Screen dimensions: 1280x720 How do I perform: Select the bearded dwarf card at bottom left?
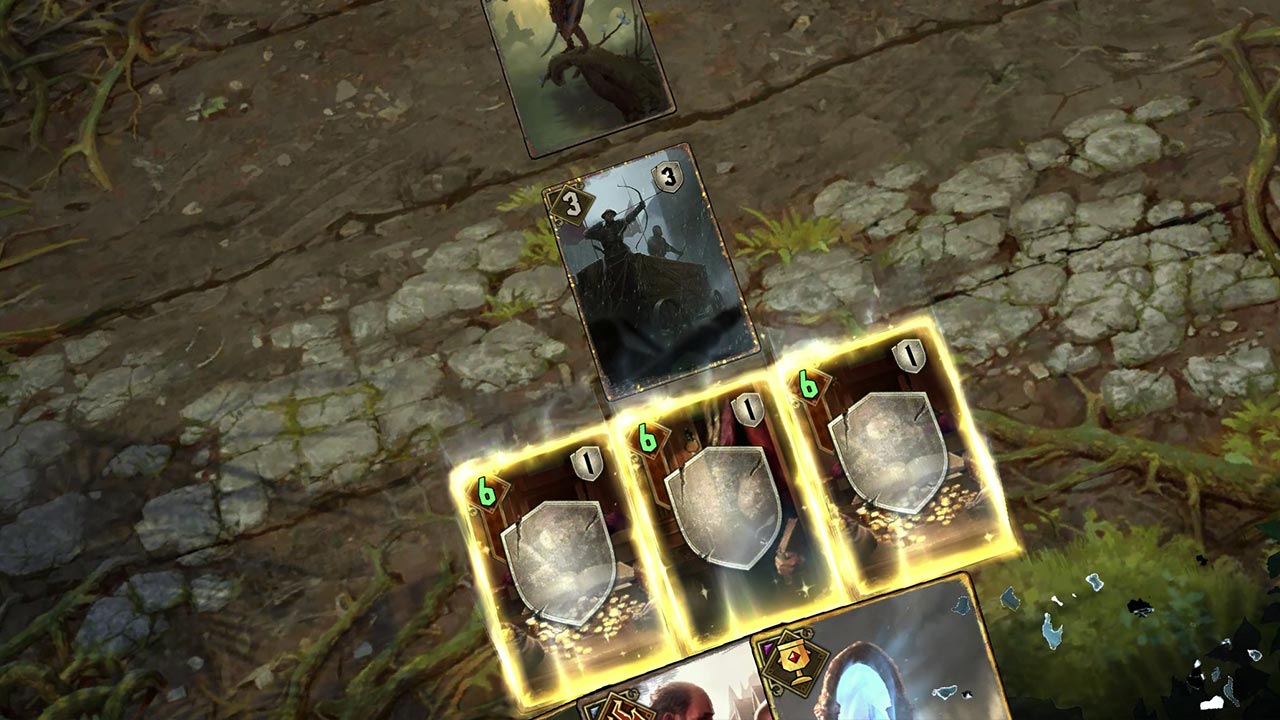pyautogui.click(x=680, y=700)
